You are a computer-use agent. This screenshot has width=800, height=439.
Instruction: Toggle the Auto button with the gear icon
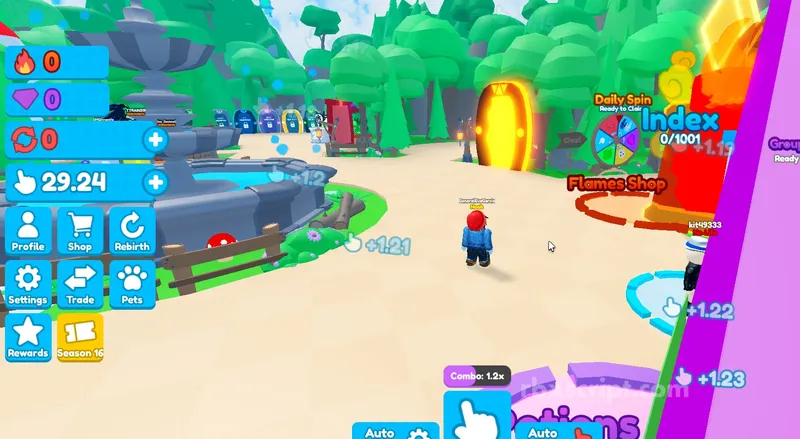pos(395,432)
